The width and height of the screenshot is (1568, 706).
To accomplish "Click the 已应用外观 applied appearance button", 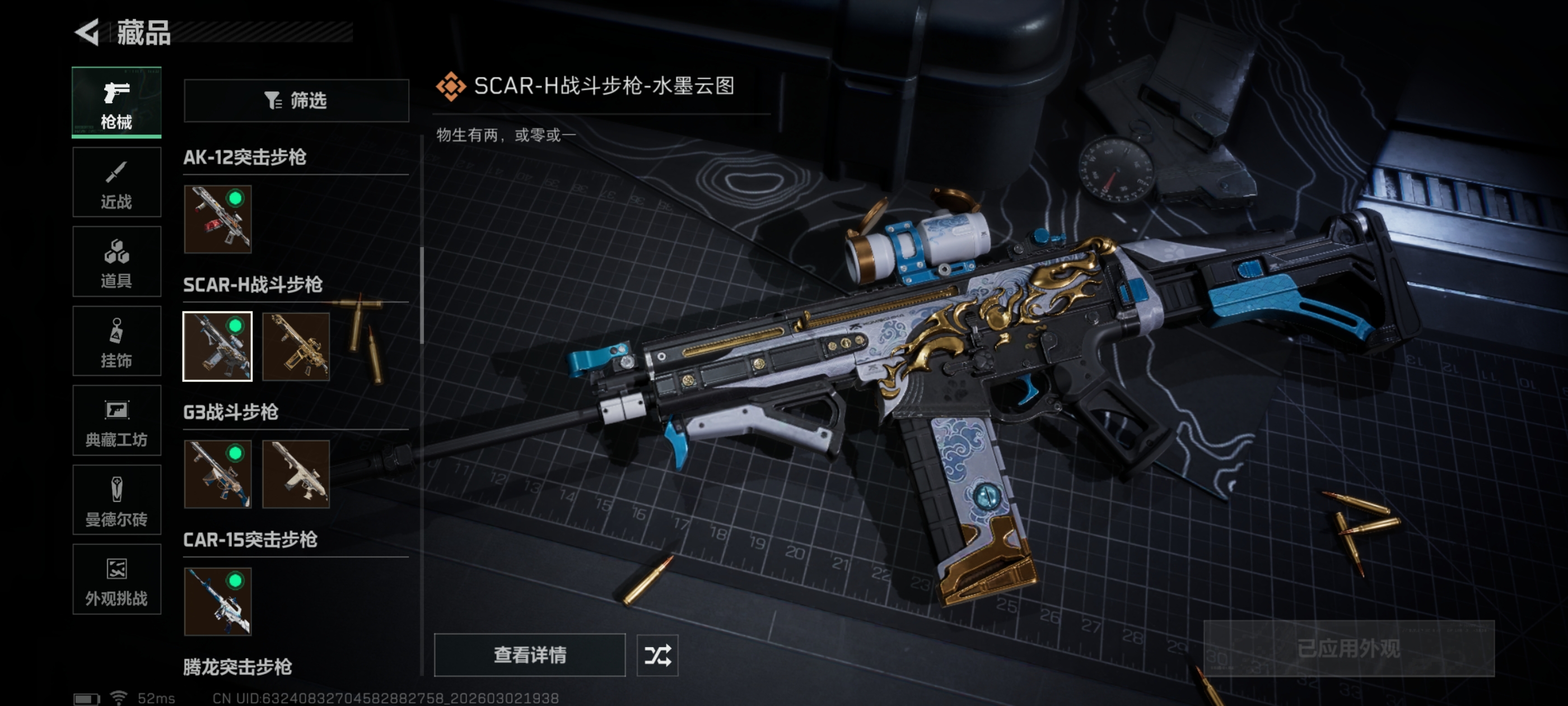I will click(x=1349, y=648).
